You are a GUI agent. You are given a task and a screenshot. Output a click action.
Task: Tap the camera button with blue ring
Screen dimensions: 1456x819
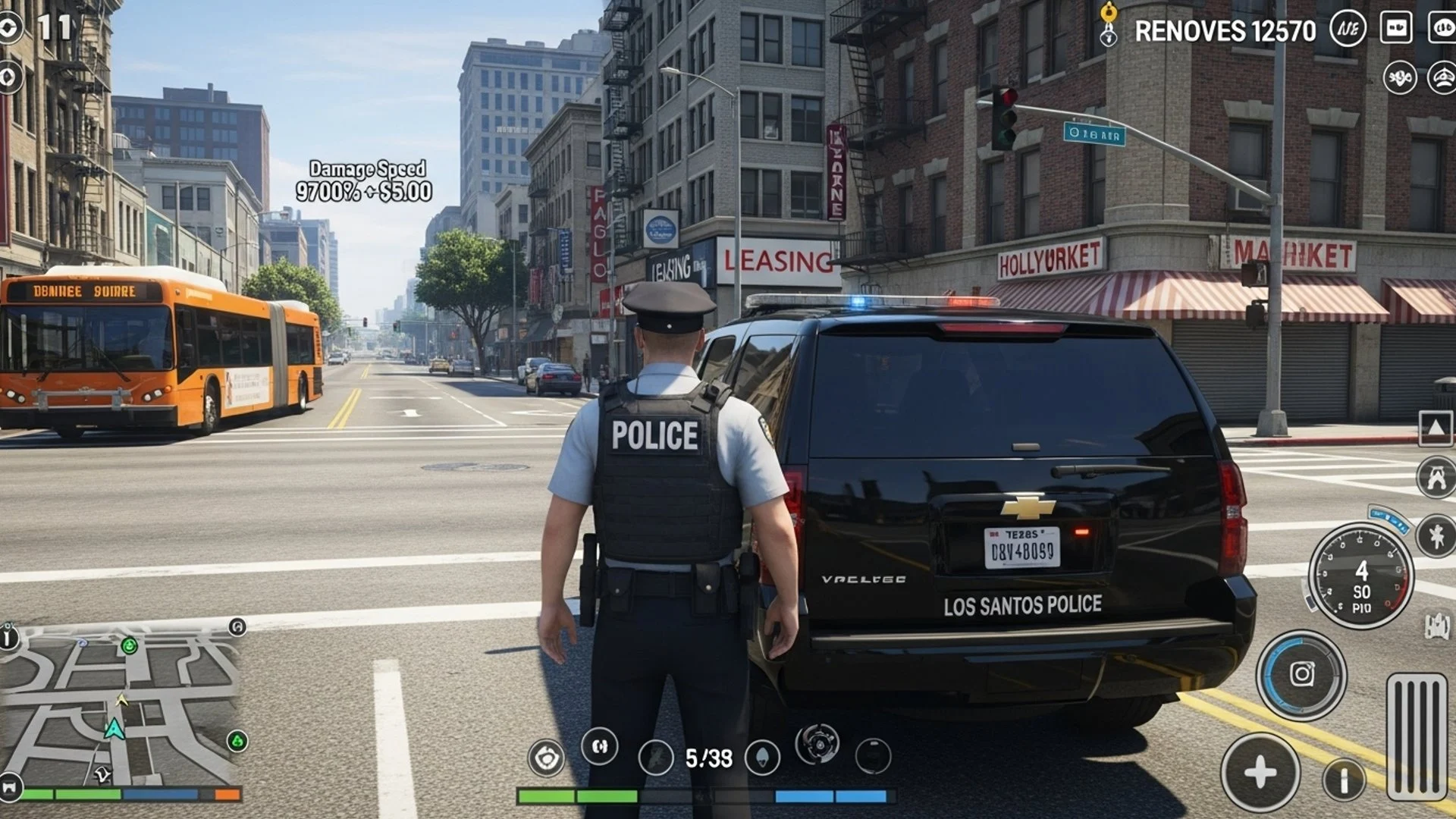(1301, 674)
